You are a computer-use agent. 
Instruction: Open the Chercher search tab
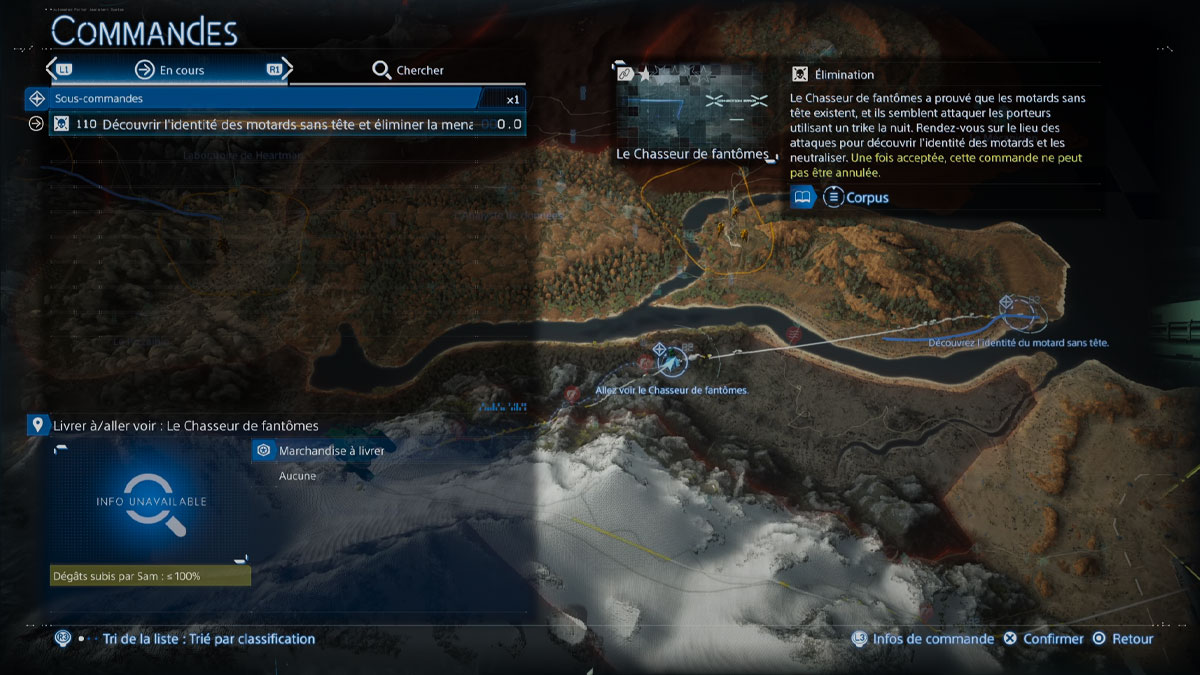pos(408,70)
